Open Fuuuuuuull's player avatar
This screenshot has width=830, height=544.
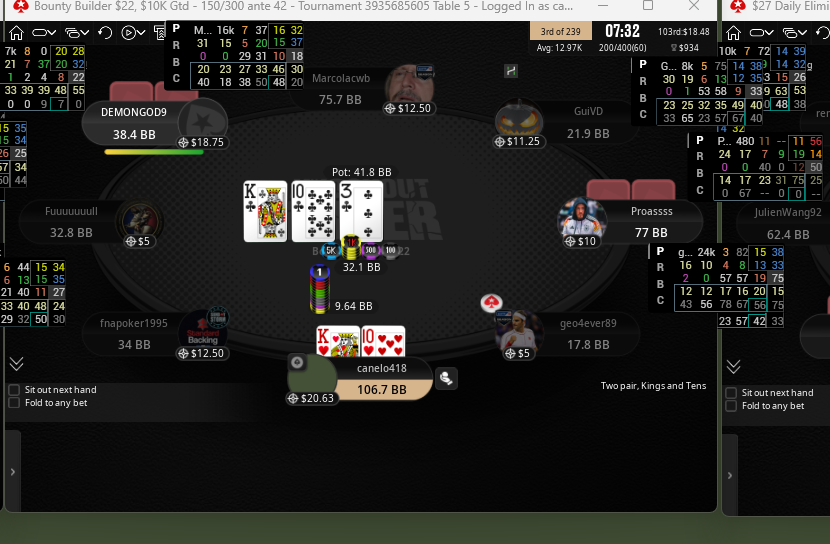(138, 220)
